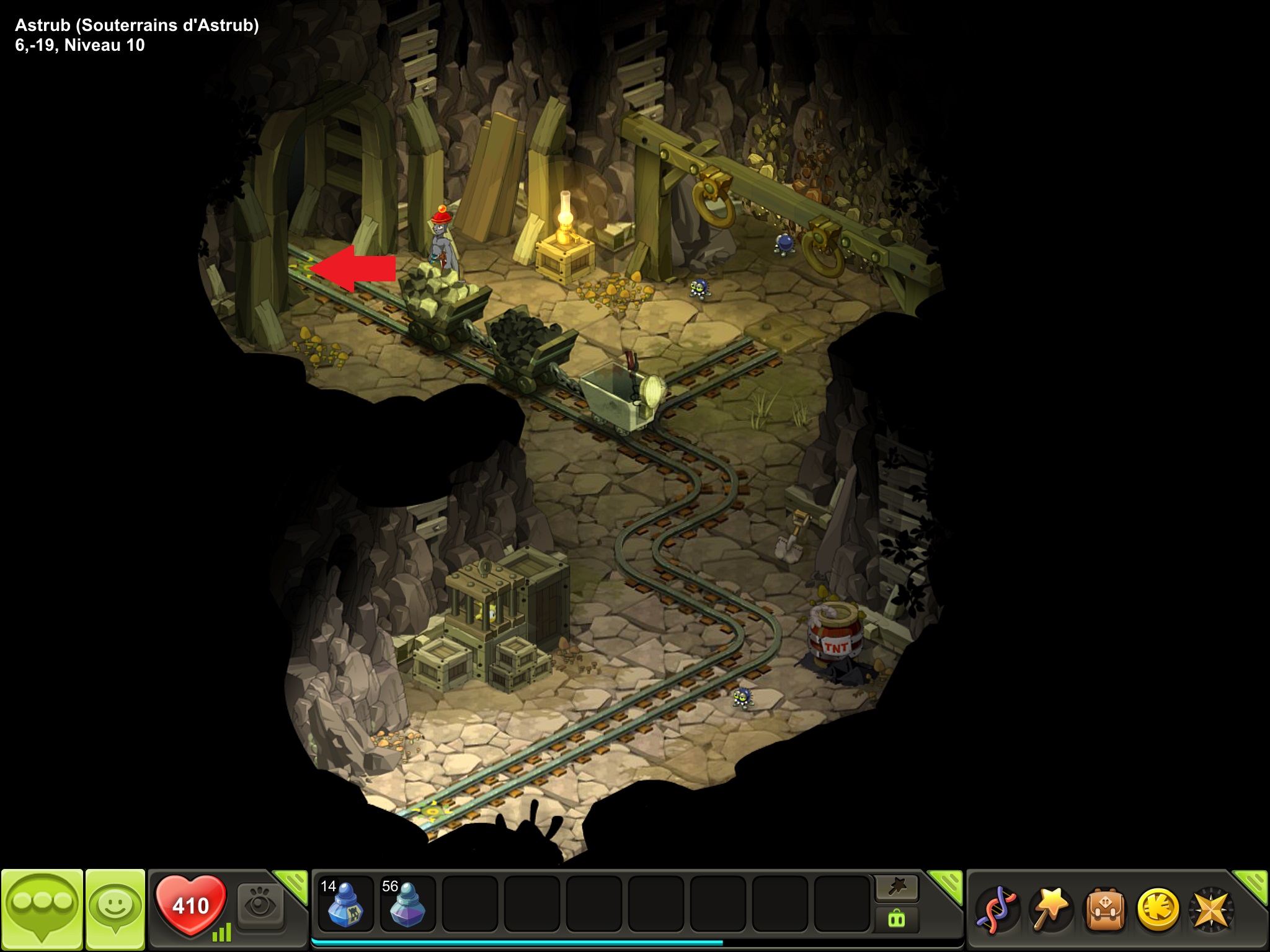Open the star wand spells menu
1270x952 pixels.
pos(1050,910)
